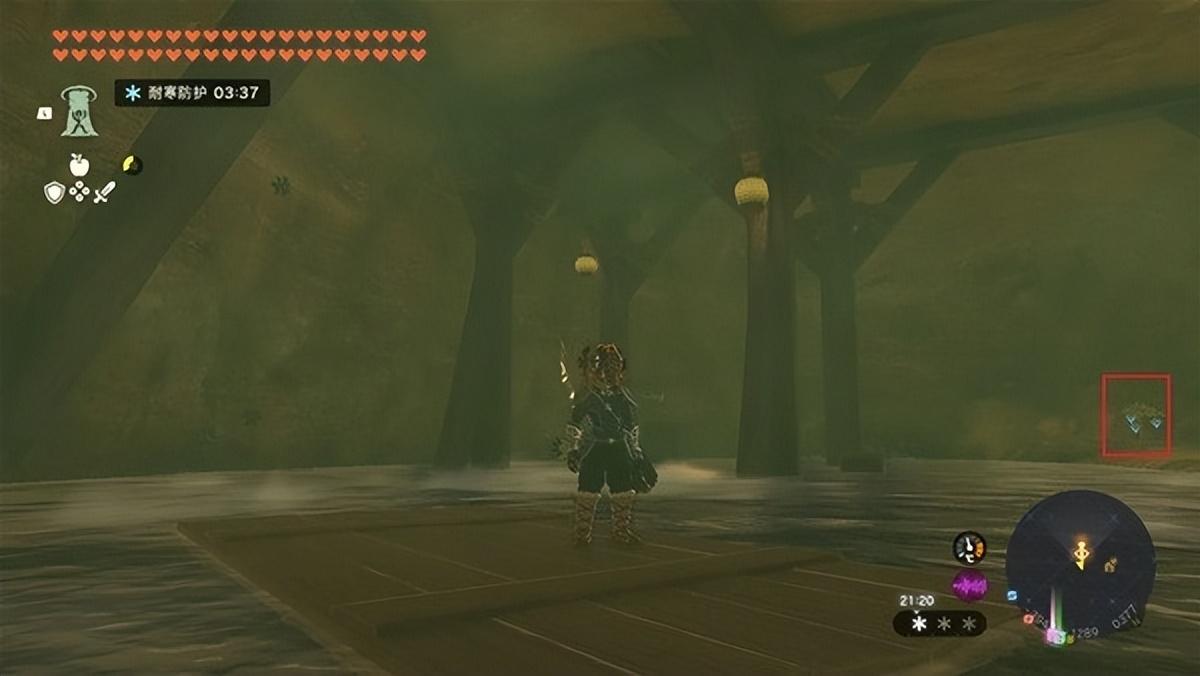Check the temperature gauge icon

coord(968,547)
